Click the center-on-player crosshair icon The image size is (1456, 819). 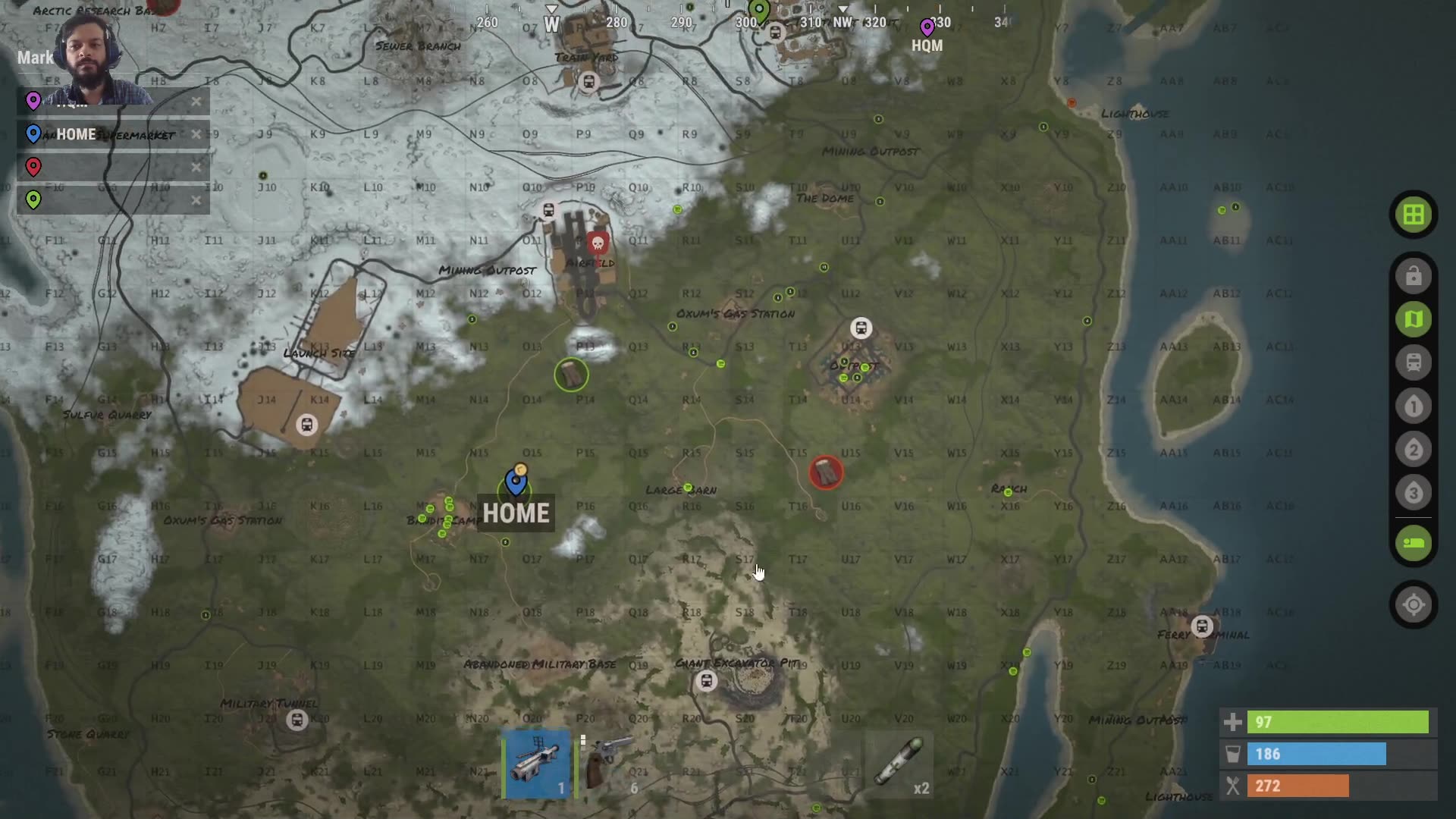[x=1412, y=604]
